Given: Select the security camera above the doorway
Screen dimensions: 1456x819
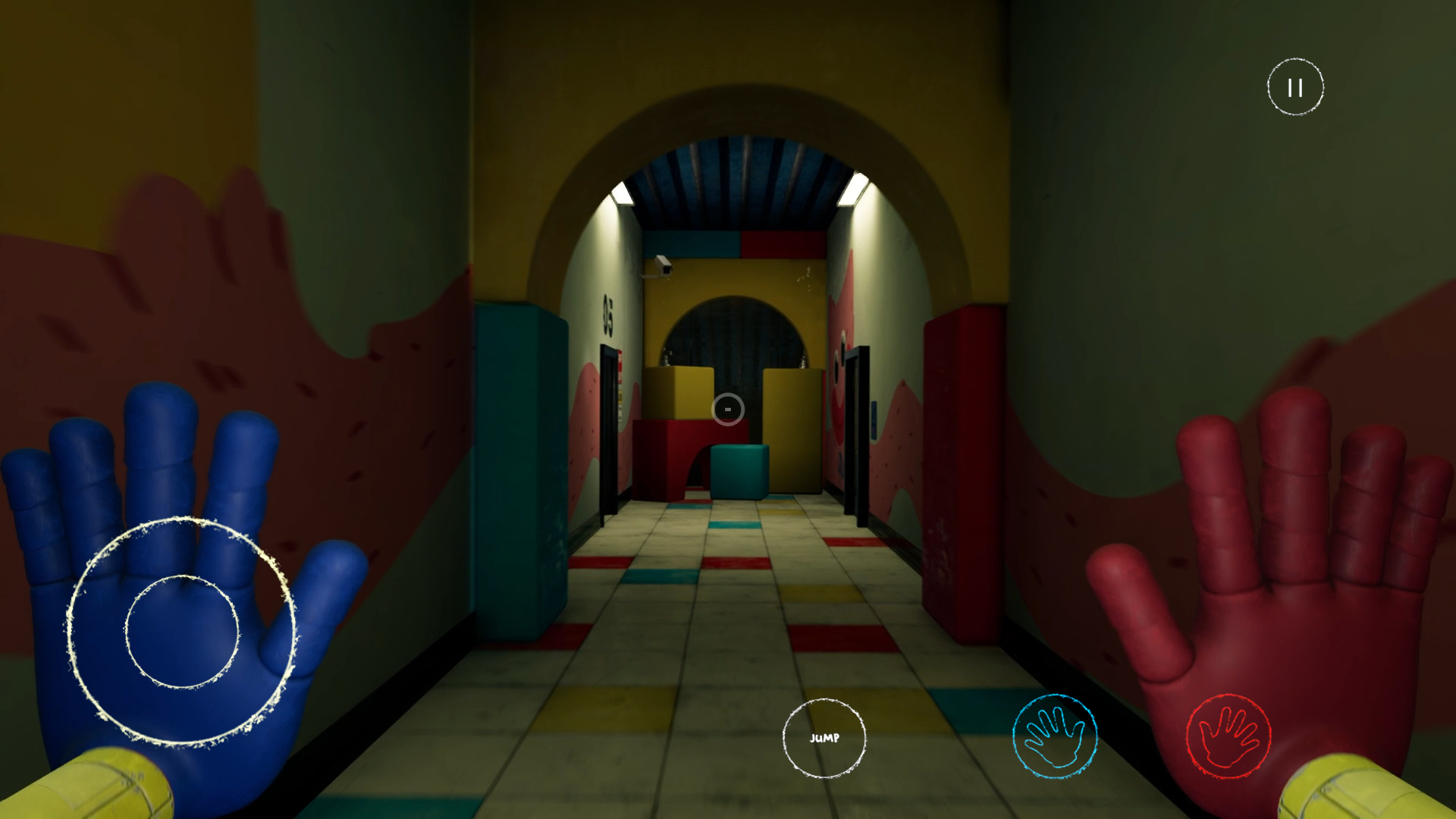Looking at the screenshot, I should point(662,265).
